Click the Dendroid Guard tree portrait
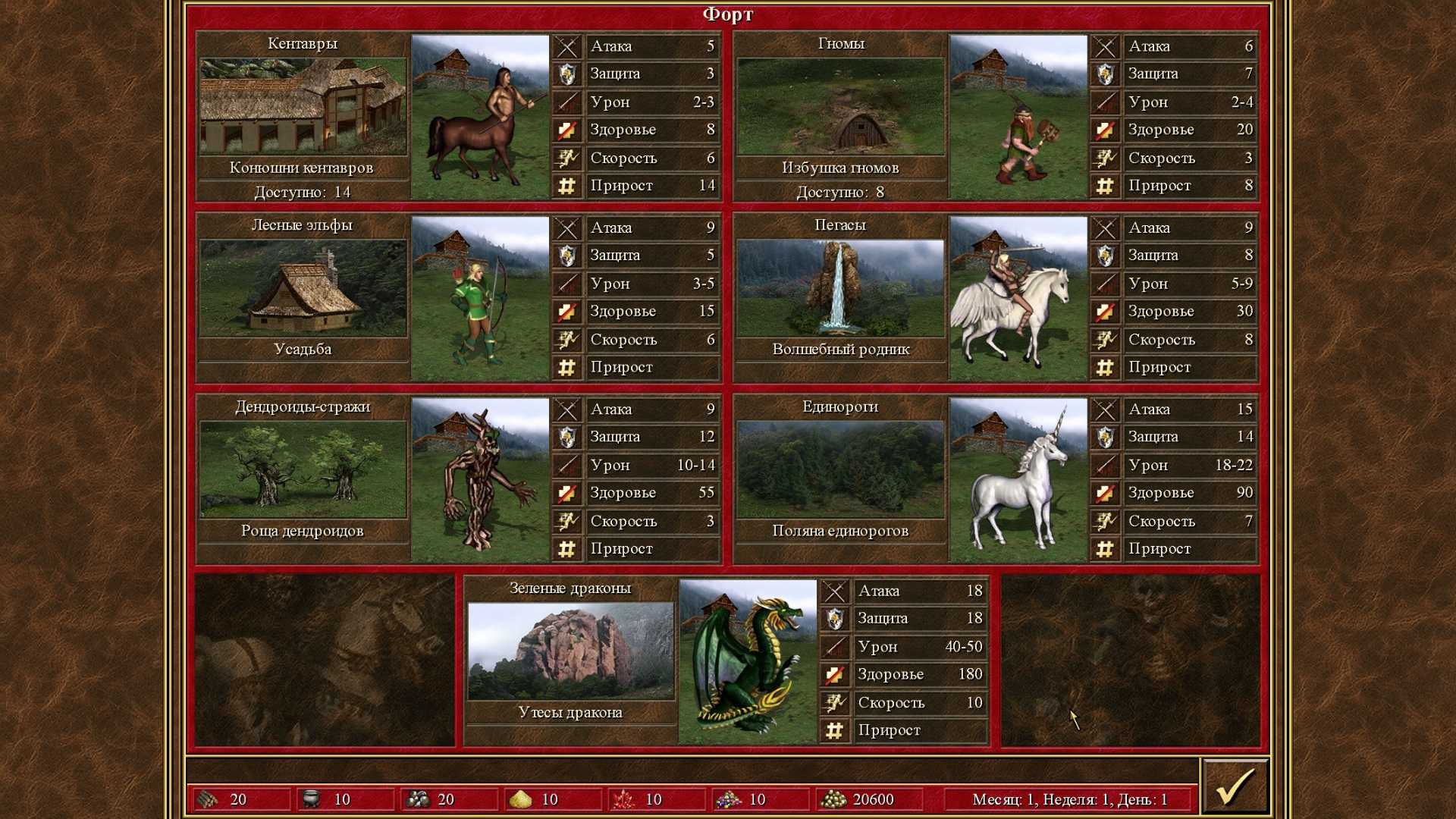Image resolution: width=1456 pixels, height=819 pixels. tap(480, 480)
